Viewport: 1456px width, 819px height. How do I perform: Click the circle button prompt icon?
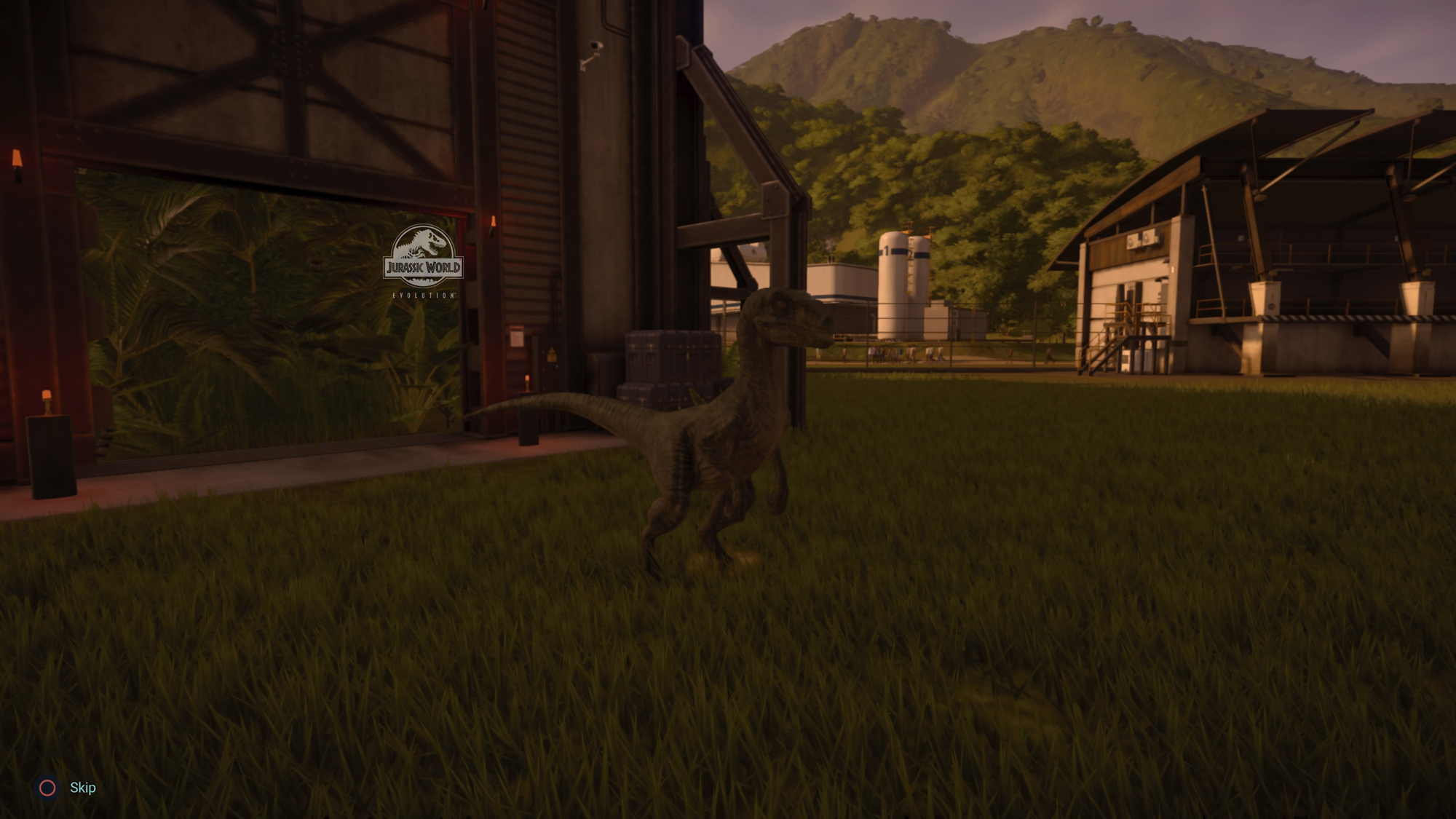click(47, 787)
